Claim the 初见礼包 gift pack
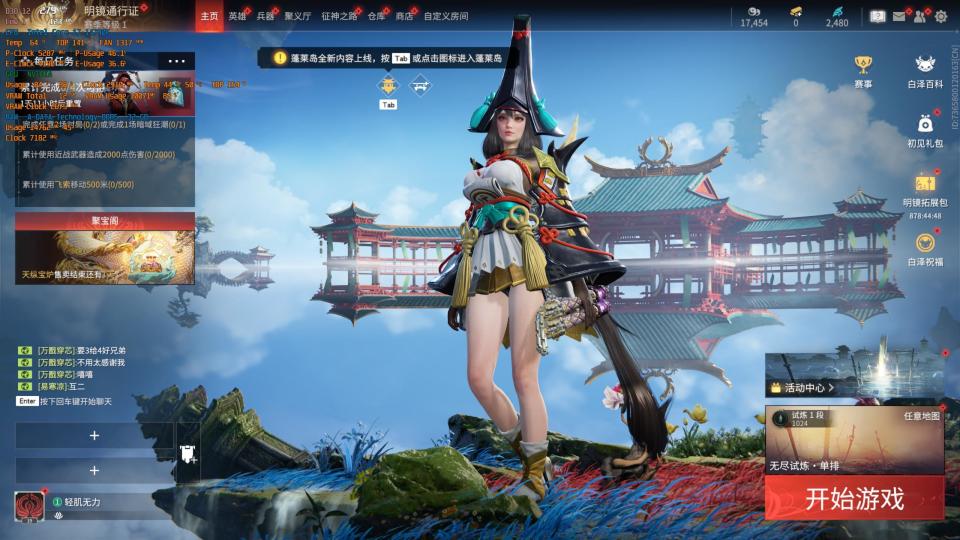The height and width of the screenshot is (540, 960). (925, 129)
